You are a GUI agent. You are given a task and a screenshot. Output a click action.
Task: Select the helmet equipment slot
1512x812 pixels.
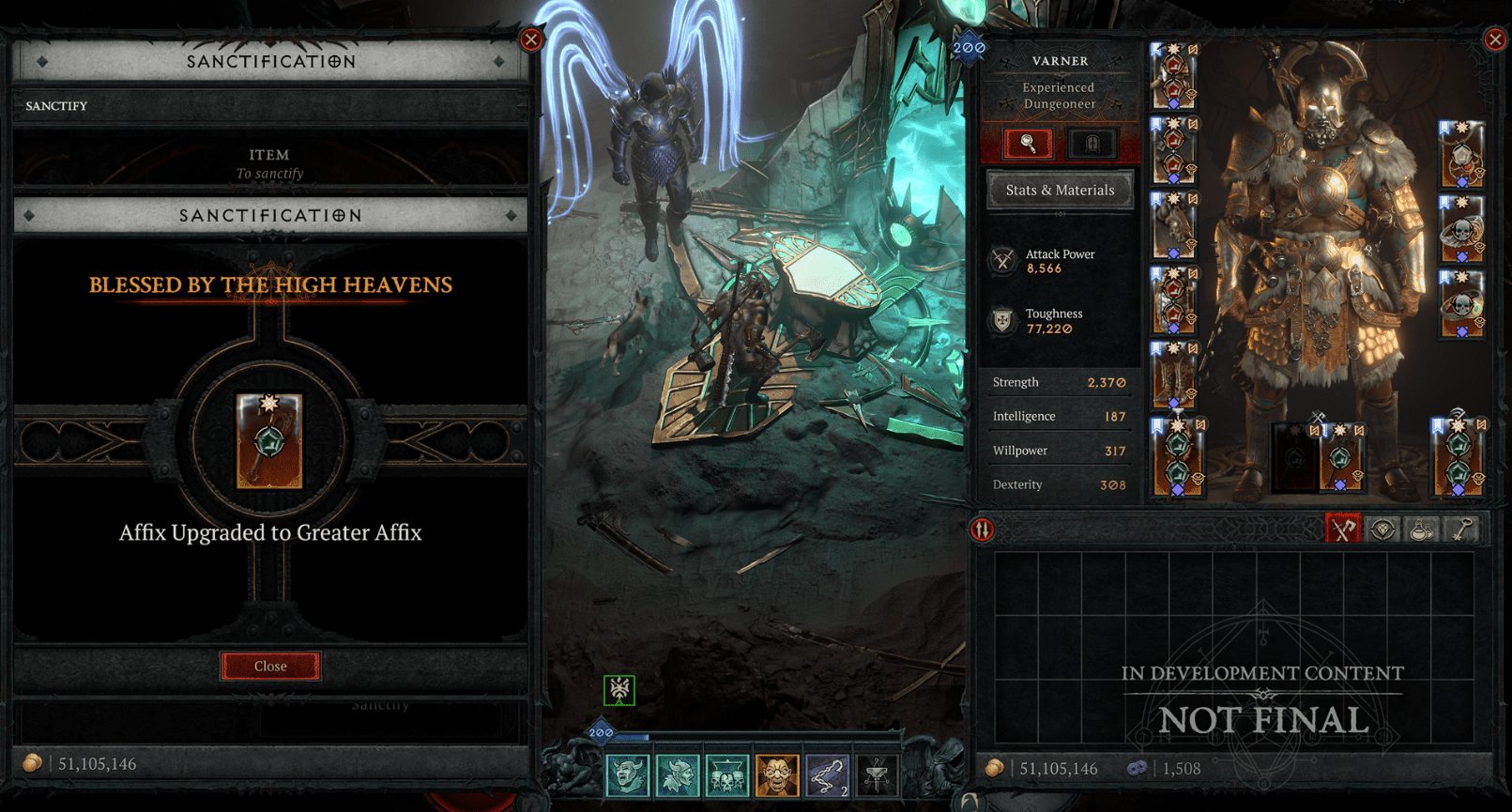coord(1173,75)
